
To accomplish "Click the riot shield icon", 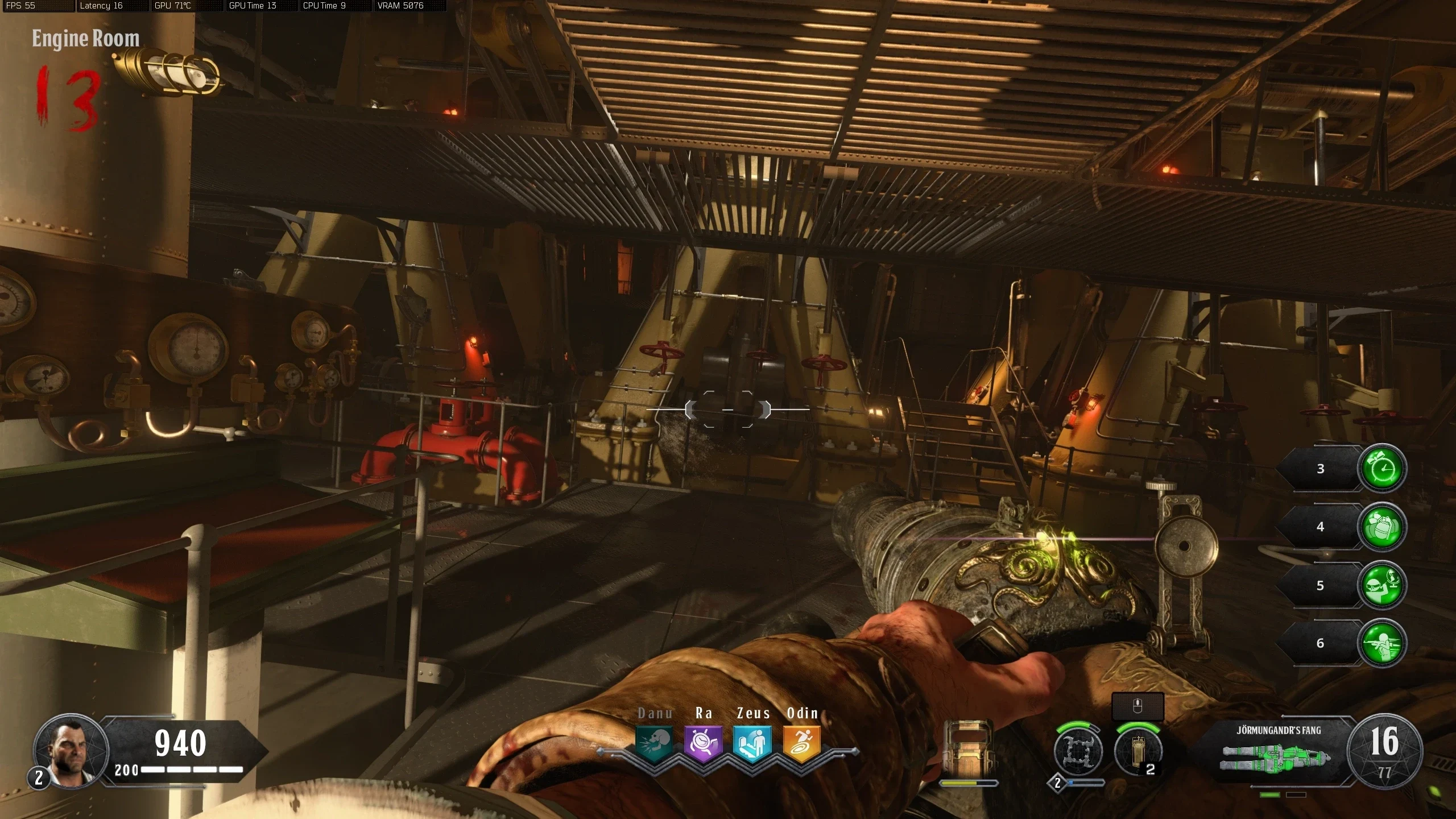I will tap(967, 747).
